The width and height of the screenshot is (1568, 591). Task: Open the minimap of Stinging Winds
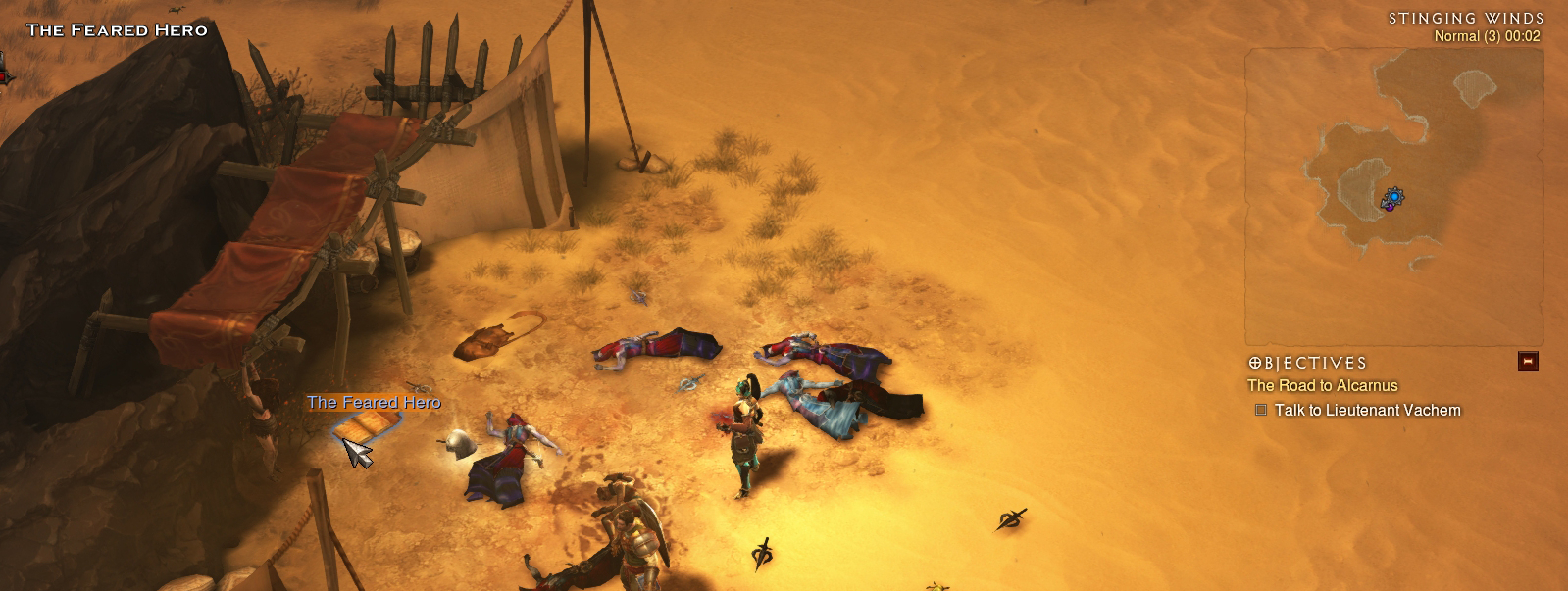pyautogui.click(x=1393, y=196)
